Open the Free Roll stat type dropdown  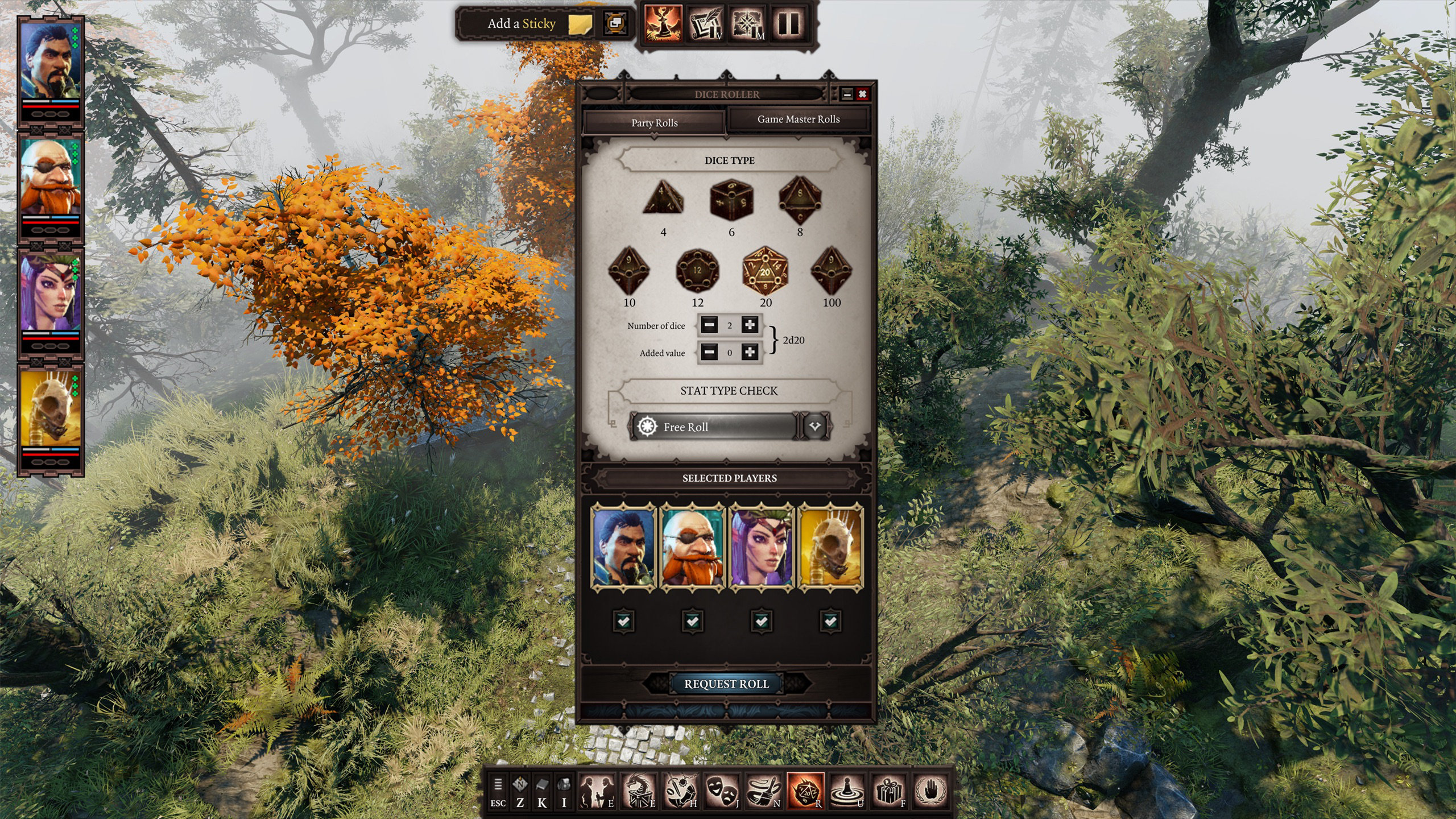click(814, 427)
